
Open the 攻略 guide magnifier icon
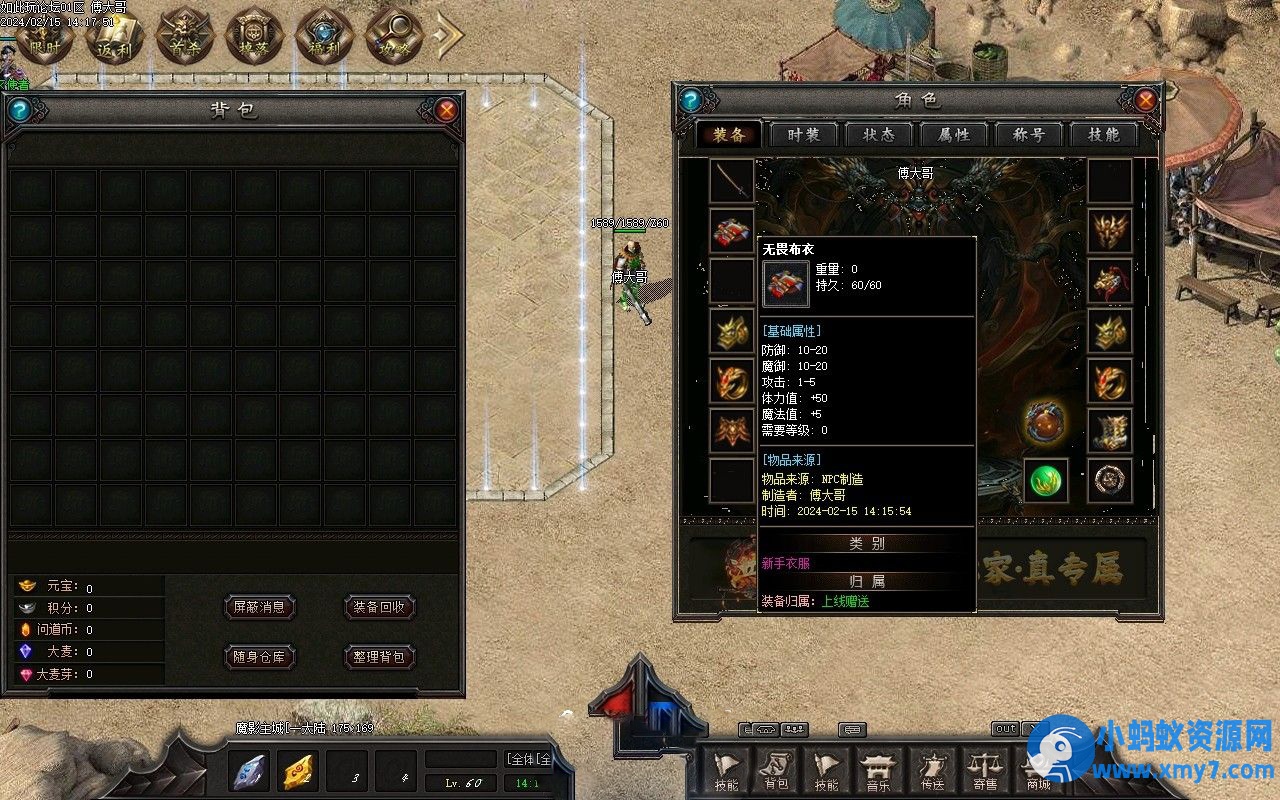(x=394, y=37)
